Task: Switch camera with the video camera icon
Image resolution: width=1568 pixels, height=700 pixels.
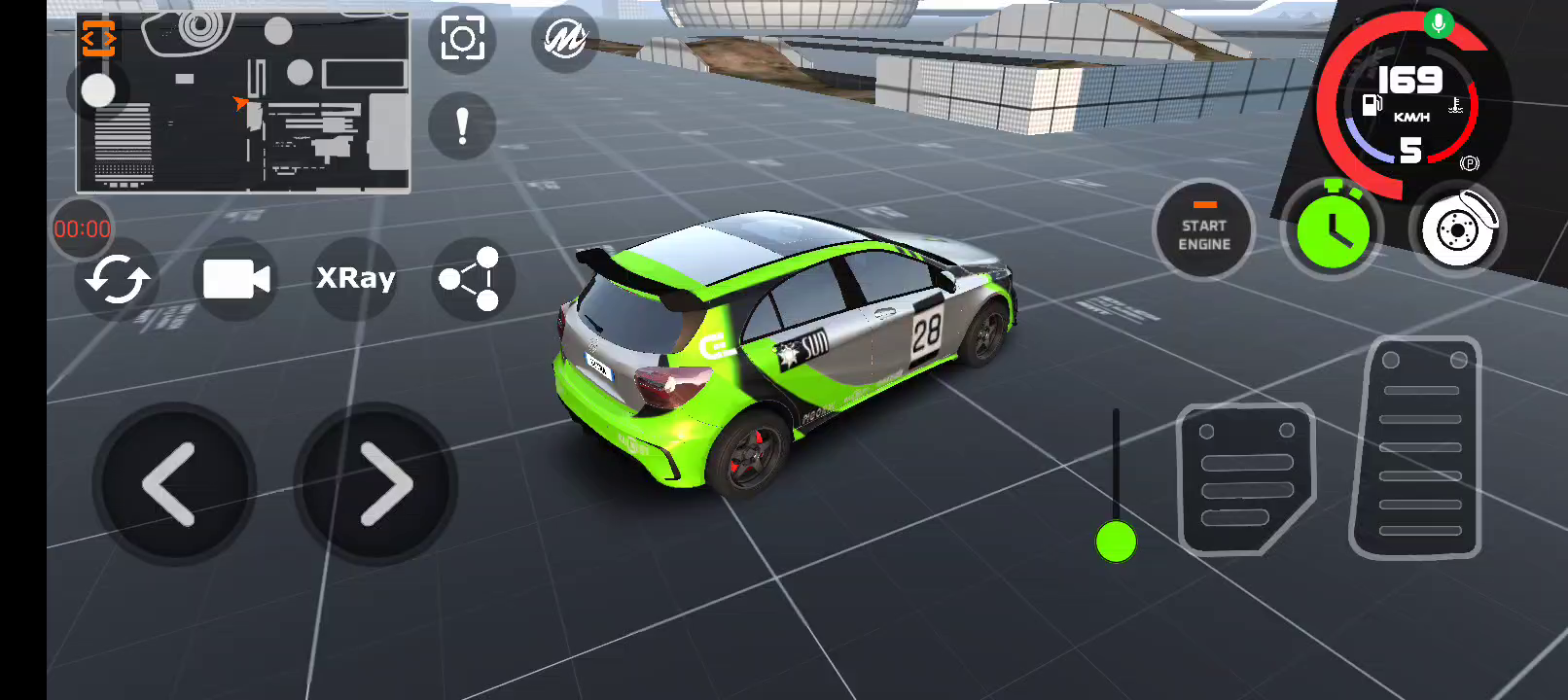Action: tap(236, 280)
